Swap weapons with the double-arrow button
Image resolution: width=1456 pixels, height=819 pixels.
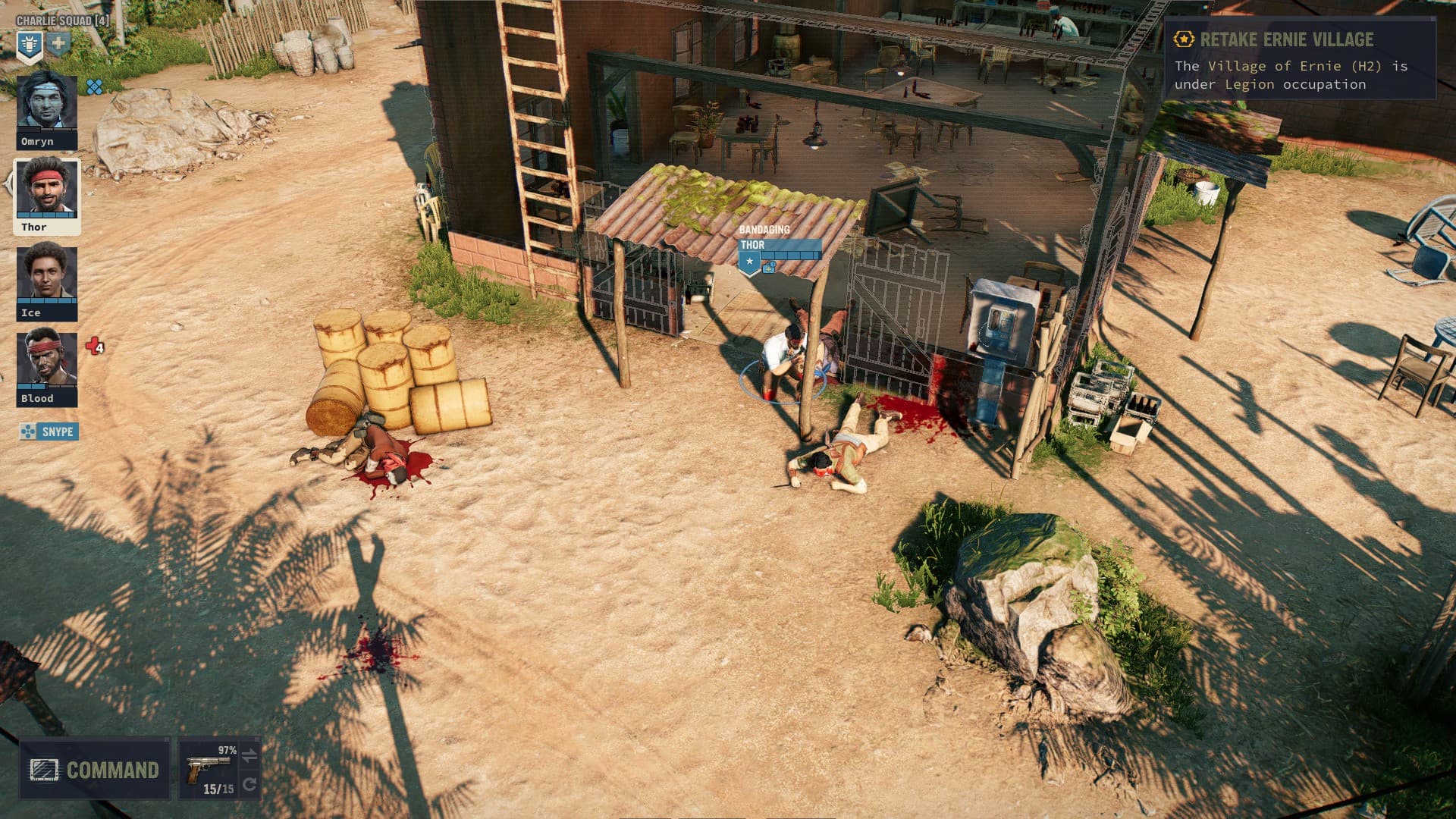coord(249,755)
